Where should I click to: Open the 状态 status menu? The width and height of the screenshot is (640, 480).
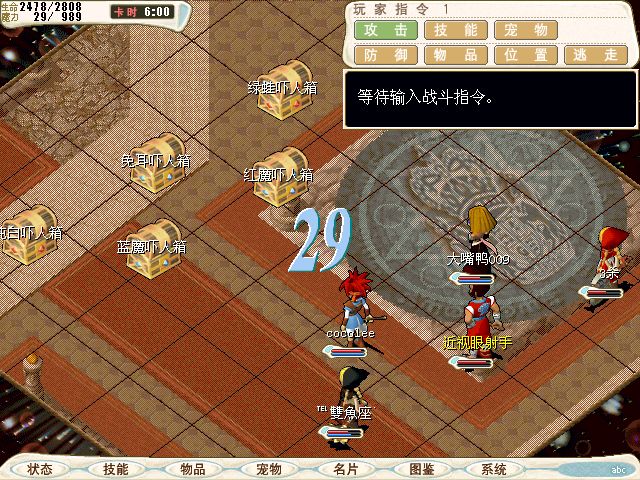click(41, 469)
